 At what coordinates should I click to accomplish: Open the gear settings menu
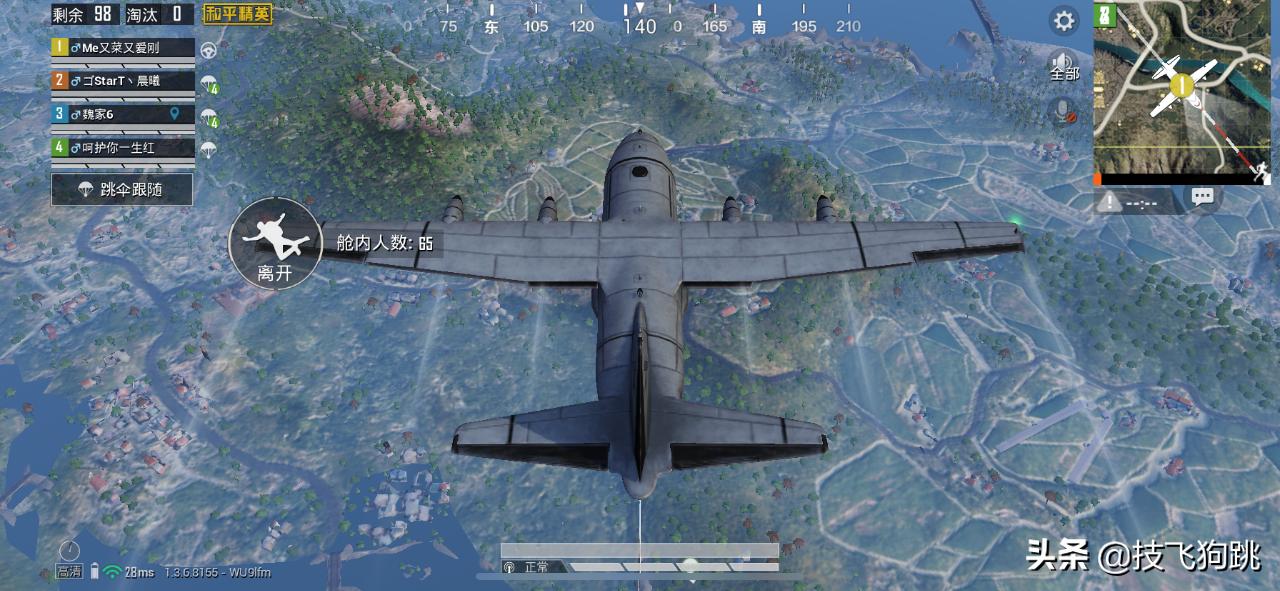tap(1064, 20)
